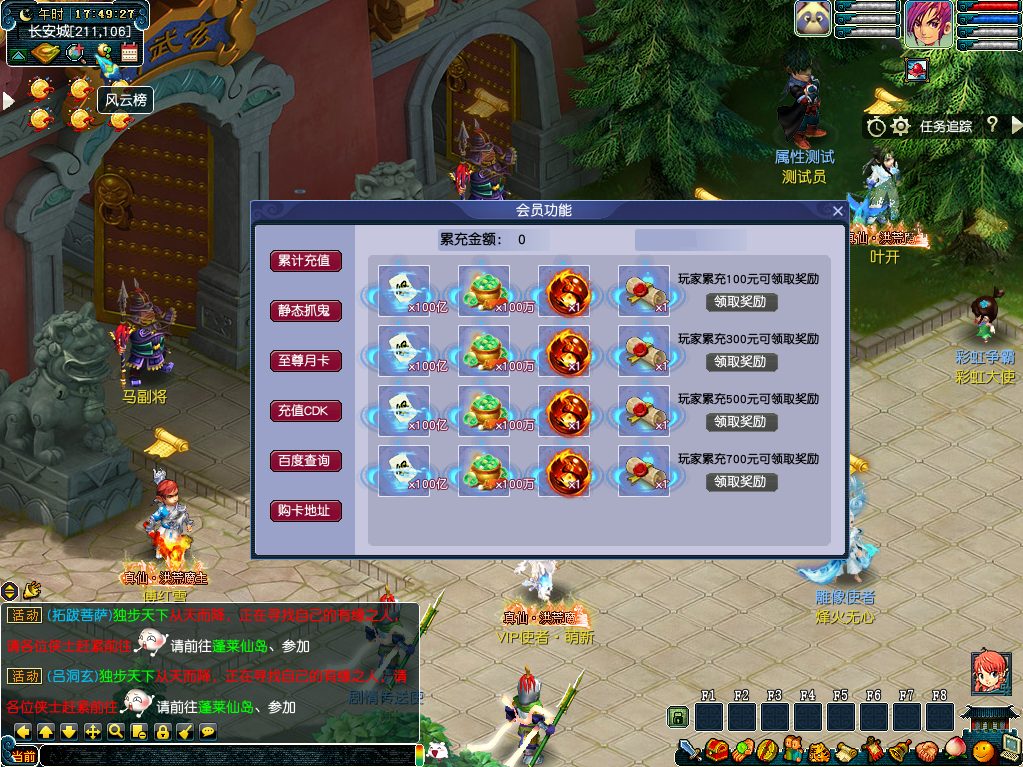The image size is (1023, 767).
Task: Click the quest tracker help question mark
Action: tap(991, 125)
